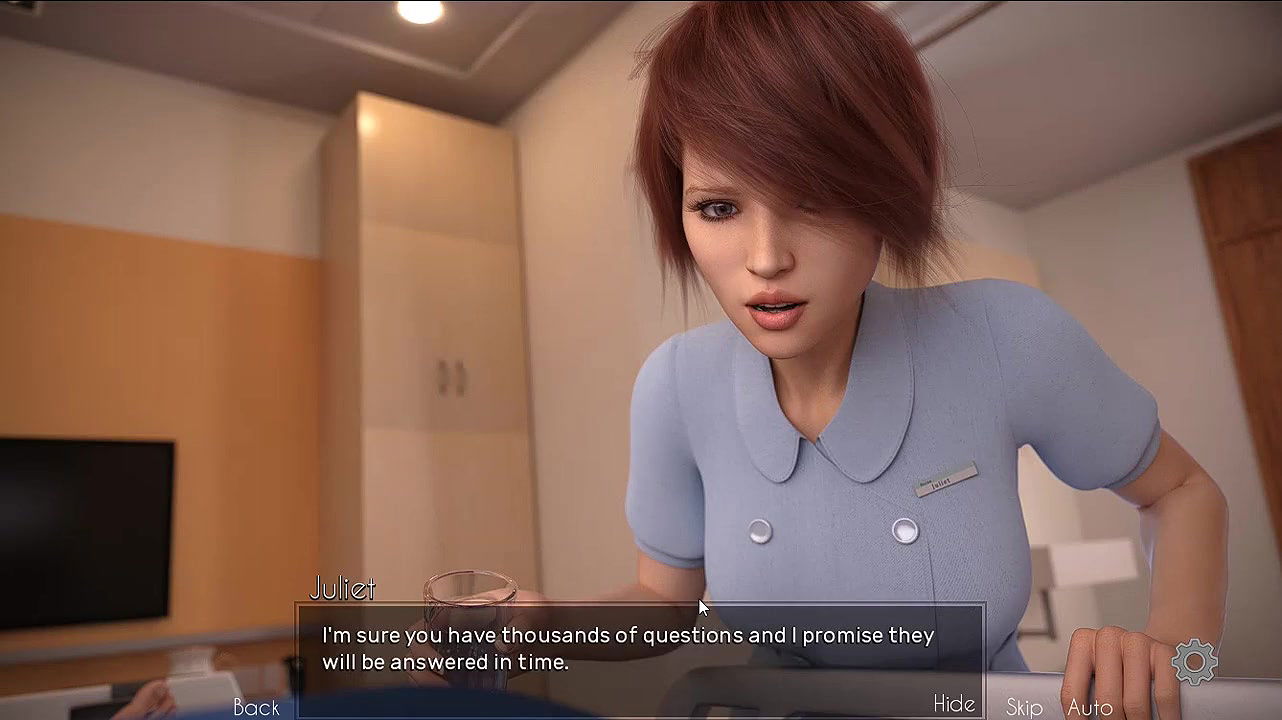This screenshot has height=720, width=1282.
Task: Click Juliet's dialogue line about questions
Action: [627, 635]
